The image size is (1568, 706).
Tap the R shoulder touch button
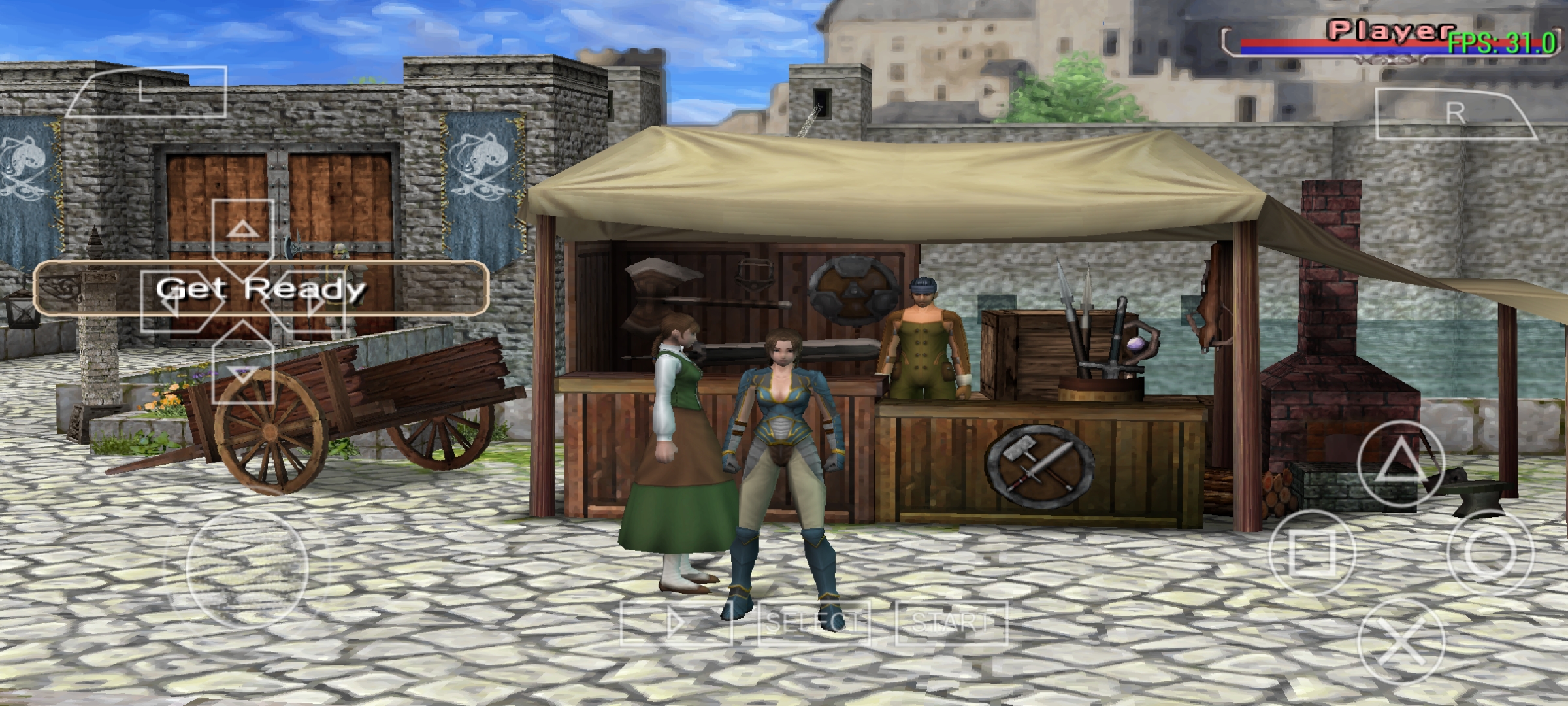(1455, 114)
